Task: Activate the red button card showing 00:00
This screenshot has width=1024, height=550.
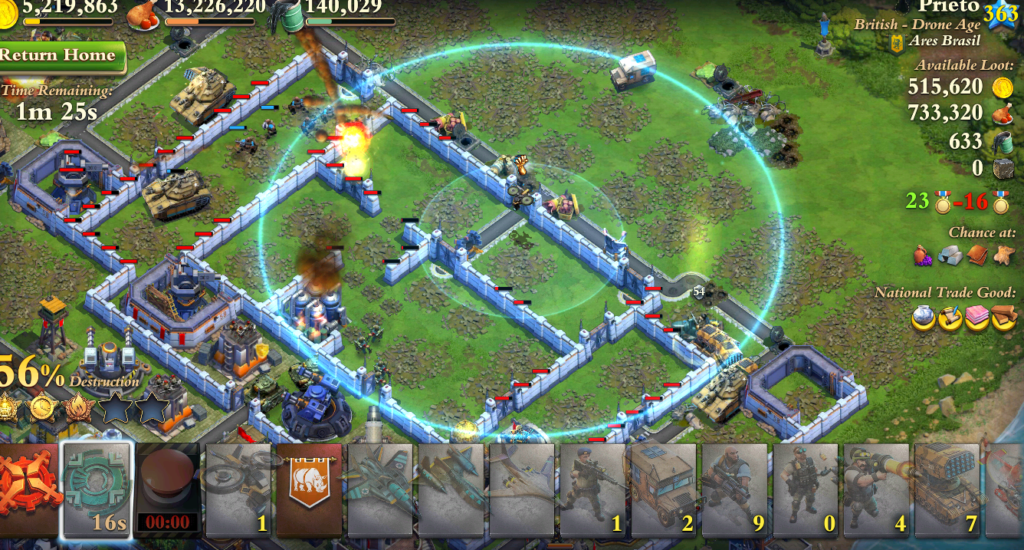Action: [168, 490]
